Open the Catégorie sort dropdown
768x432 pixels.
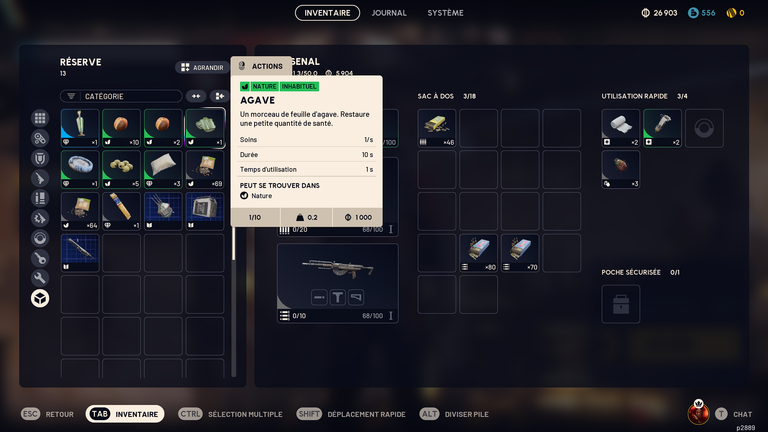click(121, 96)
